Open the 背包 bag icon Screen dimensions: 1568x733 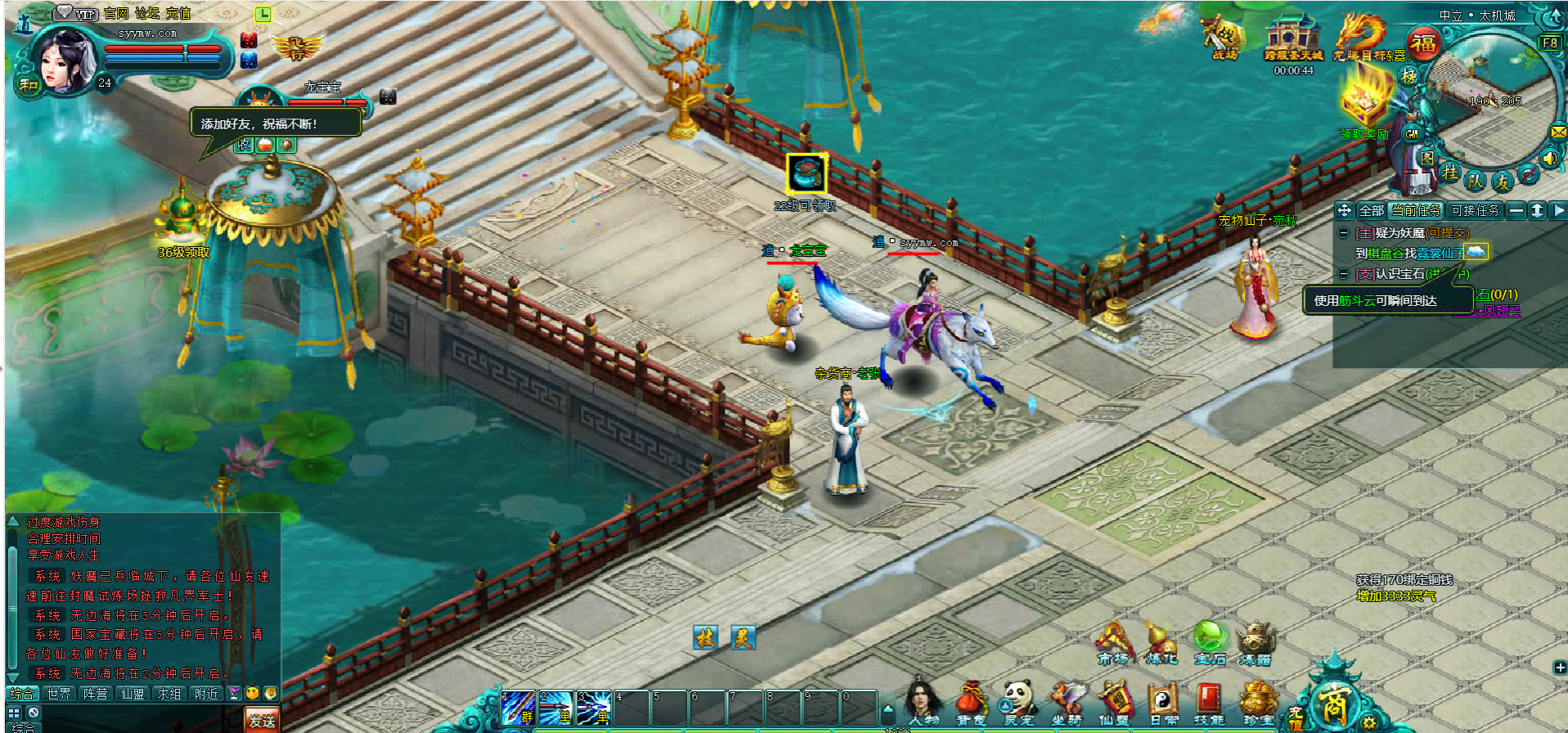[x=971, y=702]
